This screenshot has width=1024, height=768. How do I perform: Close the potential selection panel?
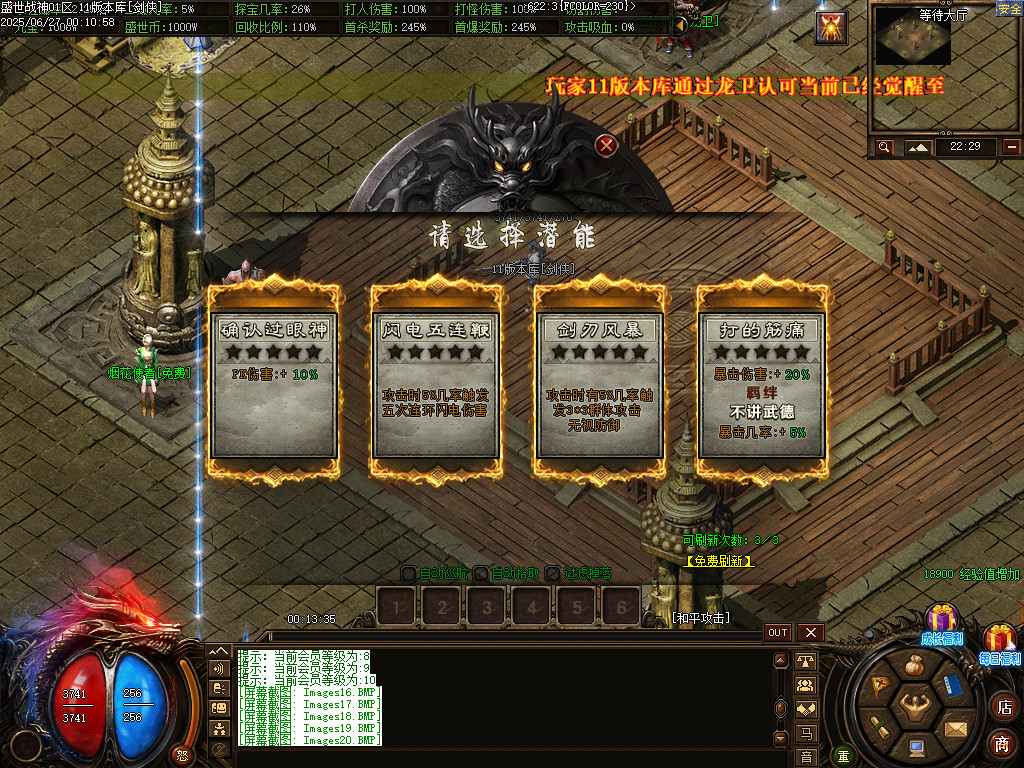[606, 146]
